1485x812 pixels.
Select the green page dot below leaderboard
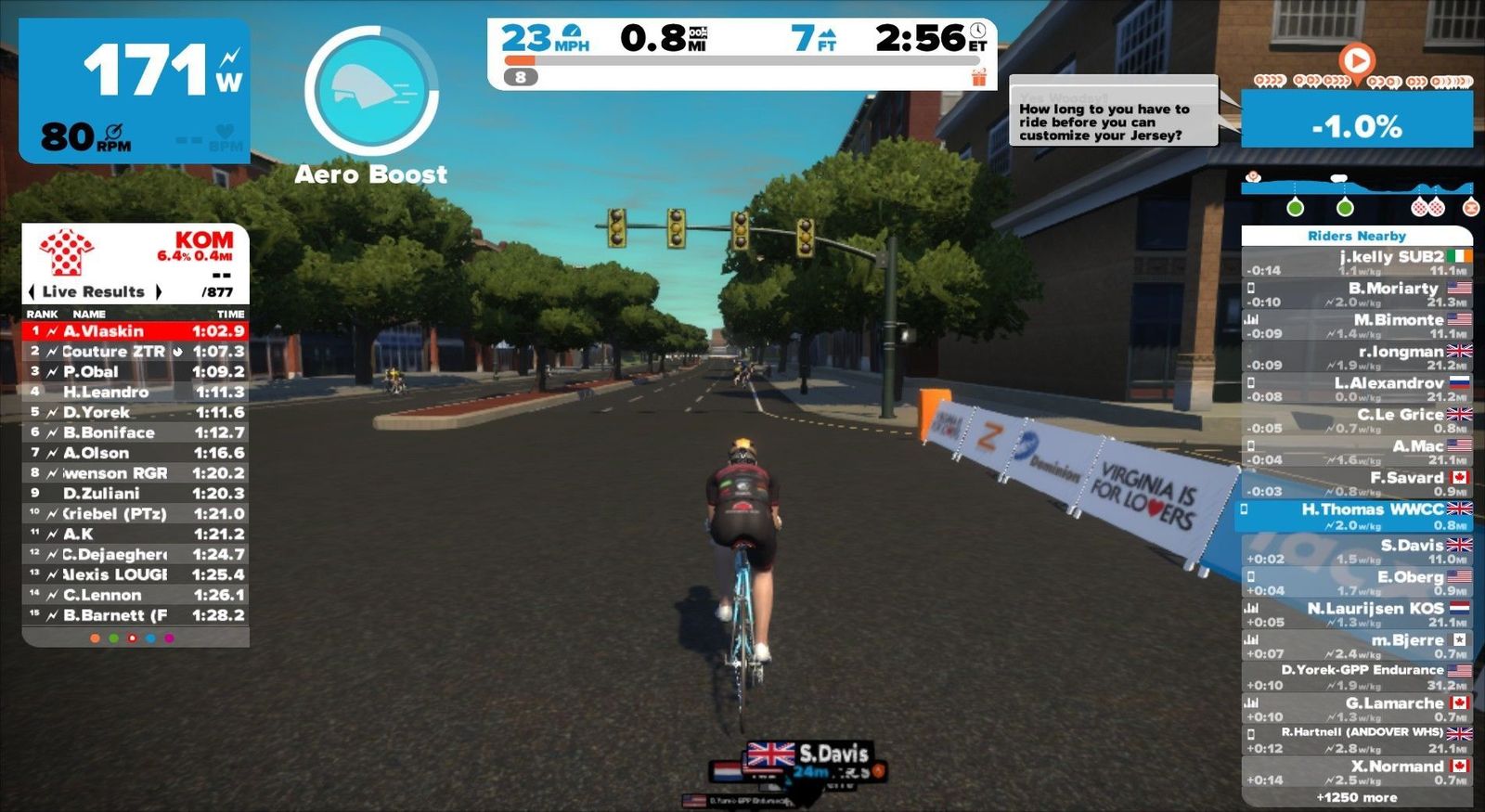click(113, 638)
